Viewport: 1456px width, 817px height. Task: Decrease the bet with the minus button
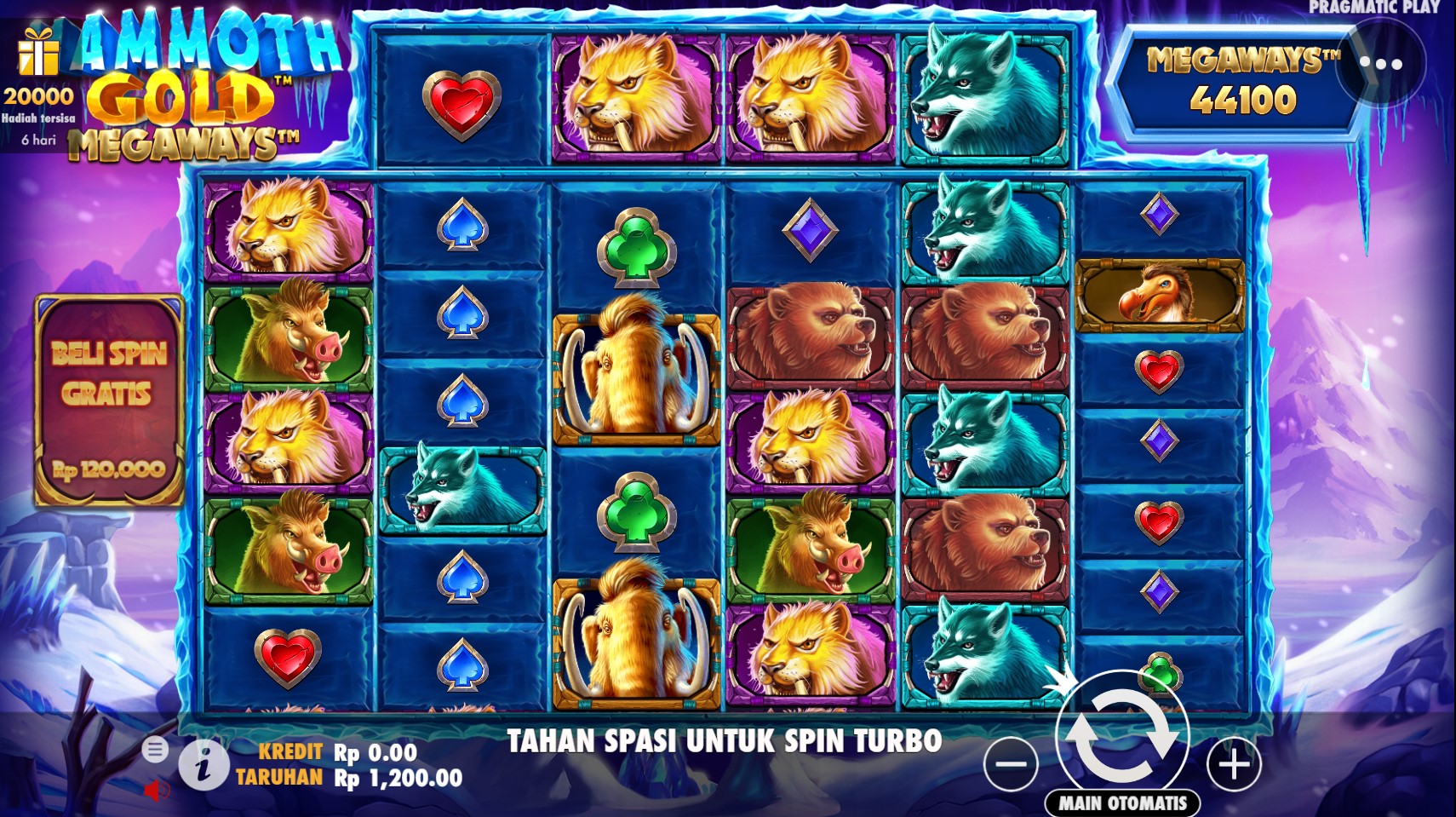[1011, 763]
